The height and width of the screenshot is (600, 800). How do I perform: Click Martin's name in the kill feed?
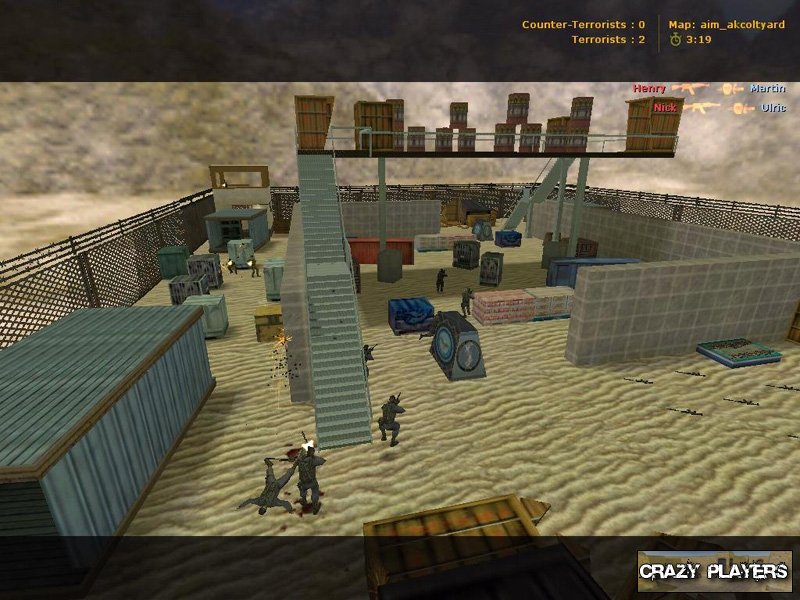coord(767,89)
